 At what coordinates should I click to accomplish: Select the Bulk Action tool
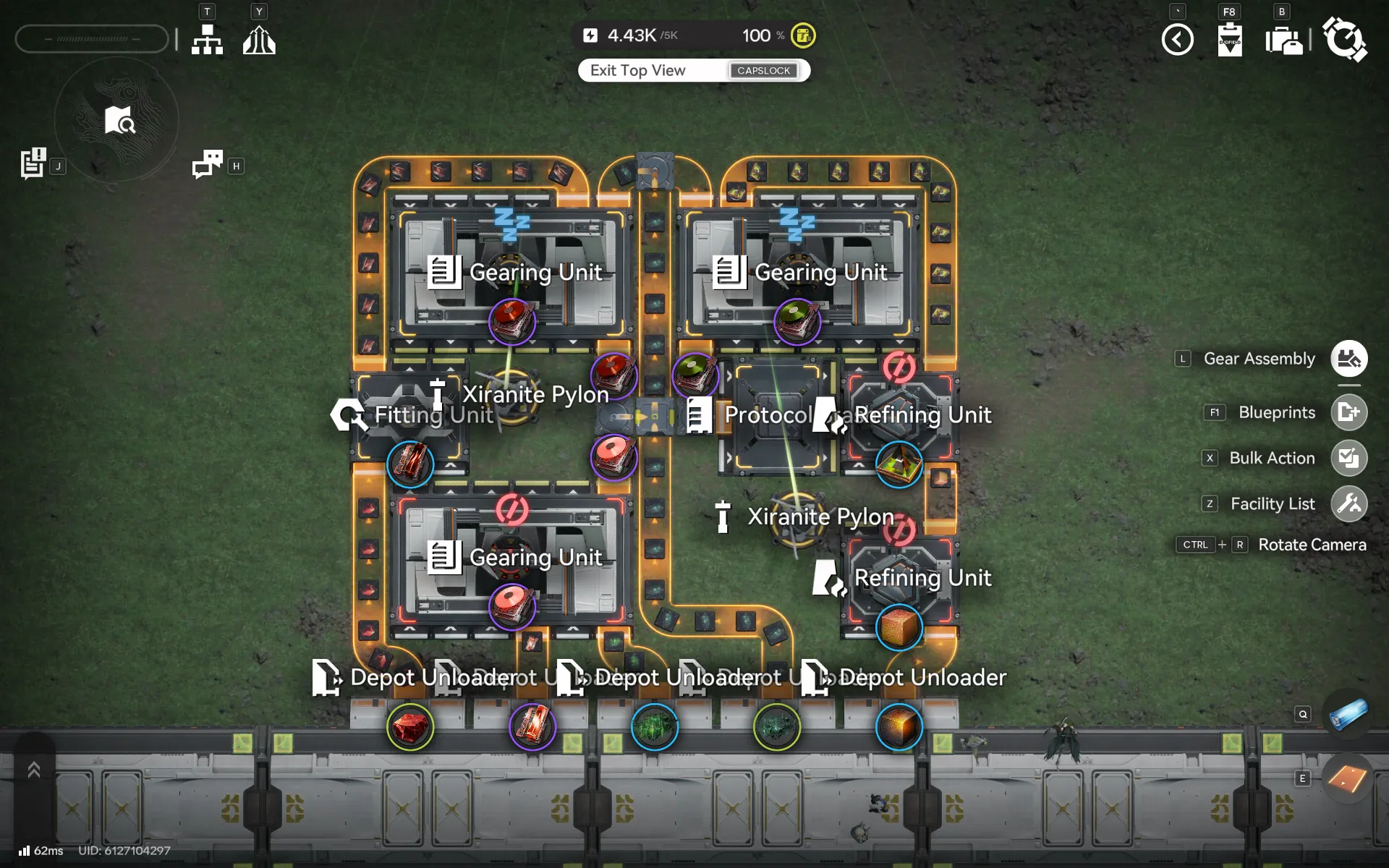click(1348, 458)
